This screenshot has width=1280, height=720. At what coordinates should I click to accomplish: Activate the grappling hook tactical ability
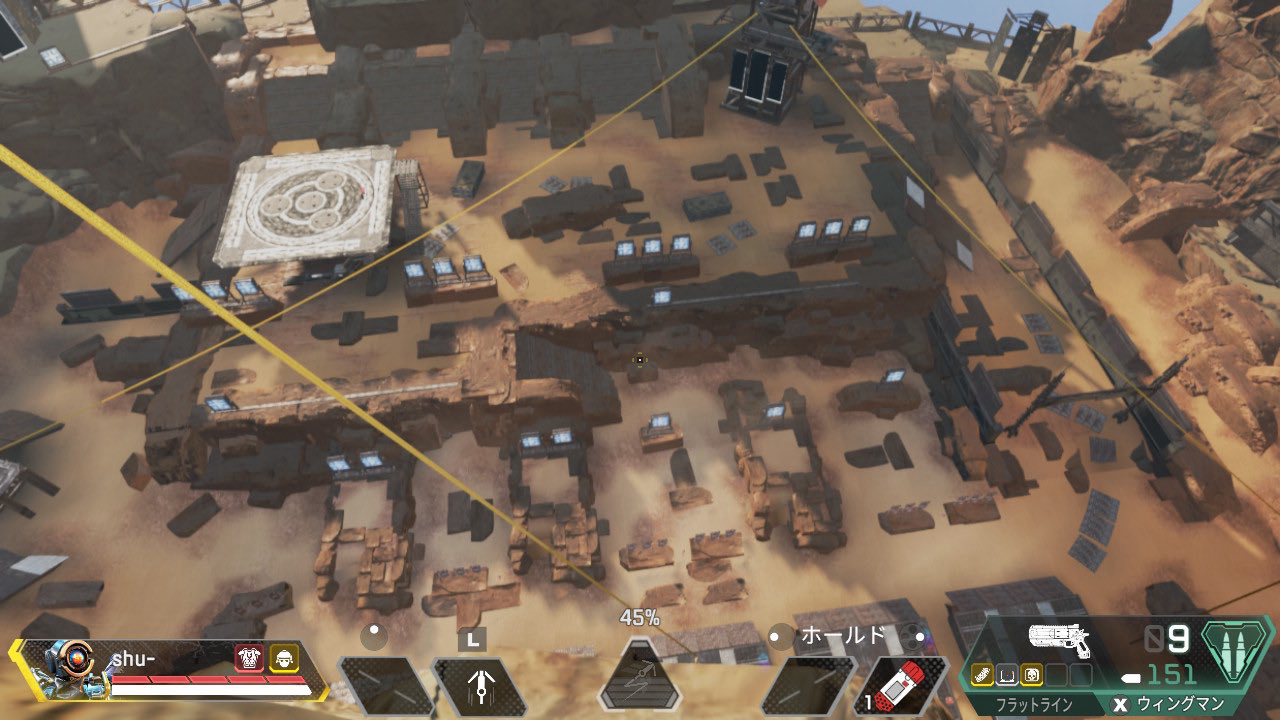pos(479,685)
